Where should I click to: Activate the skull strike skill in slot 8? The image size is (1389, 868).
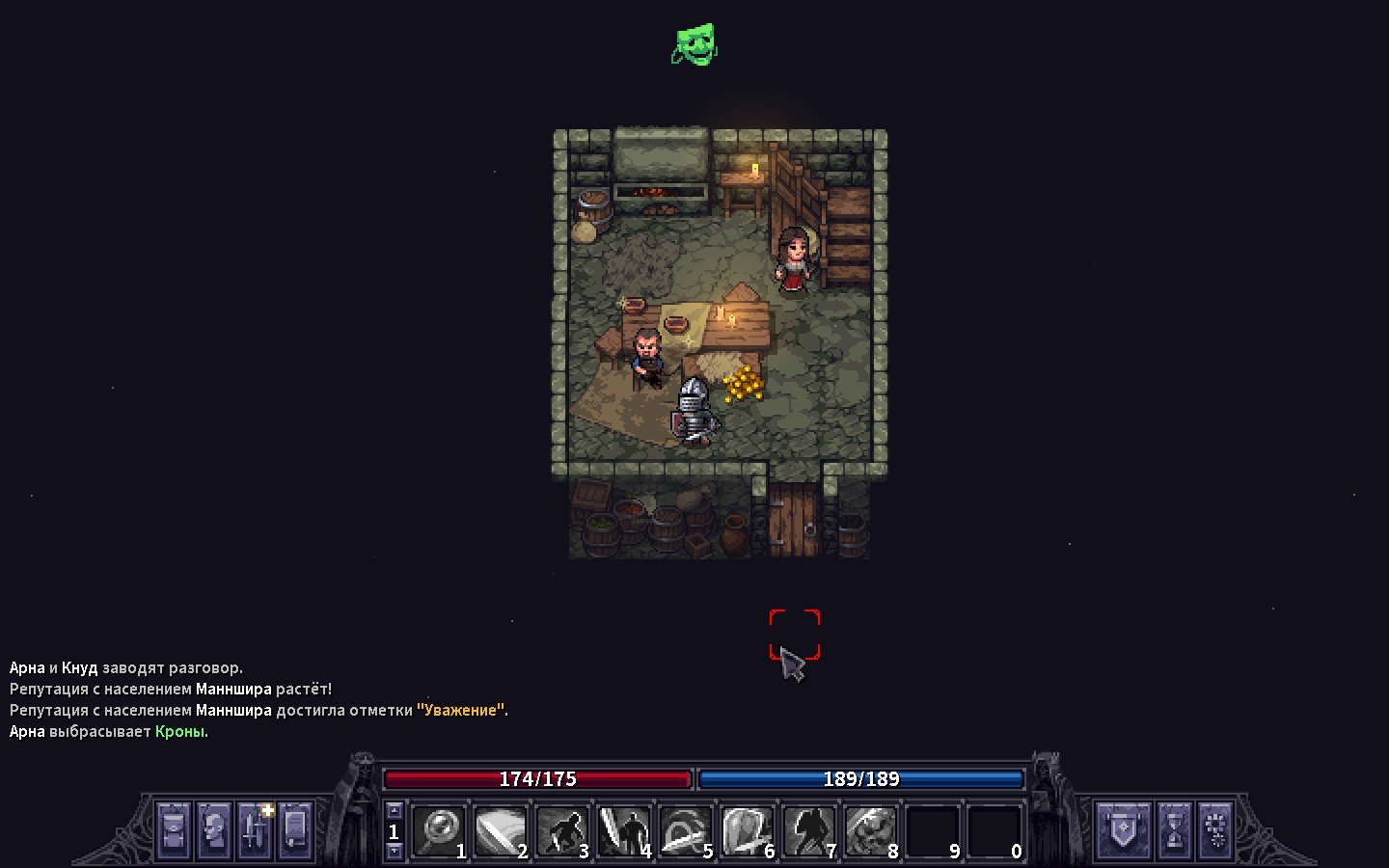(872, 829)
